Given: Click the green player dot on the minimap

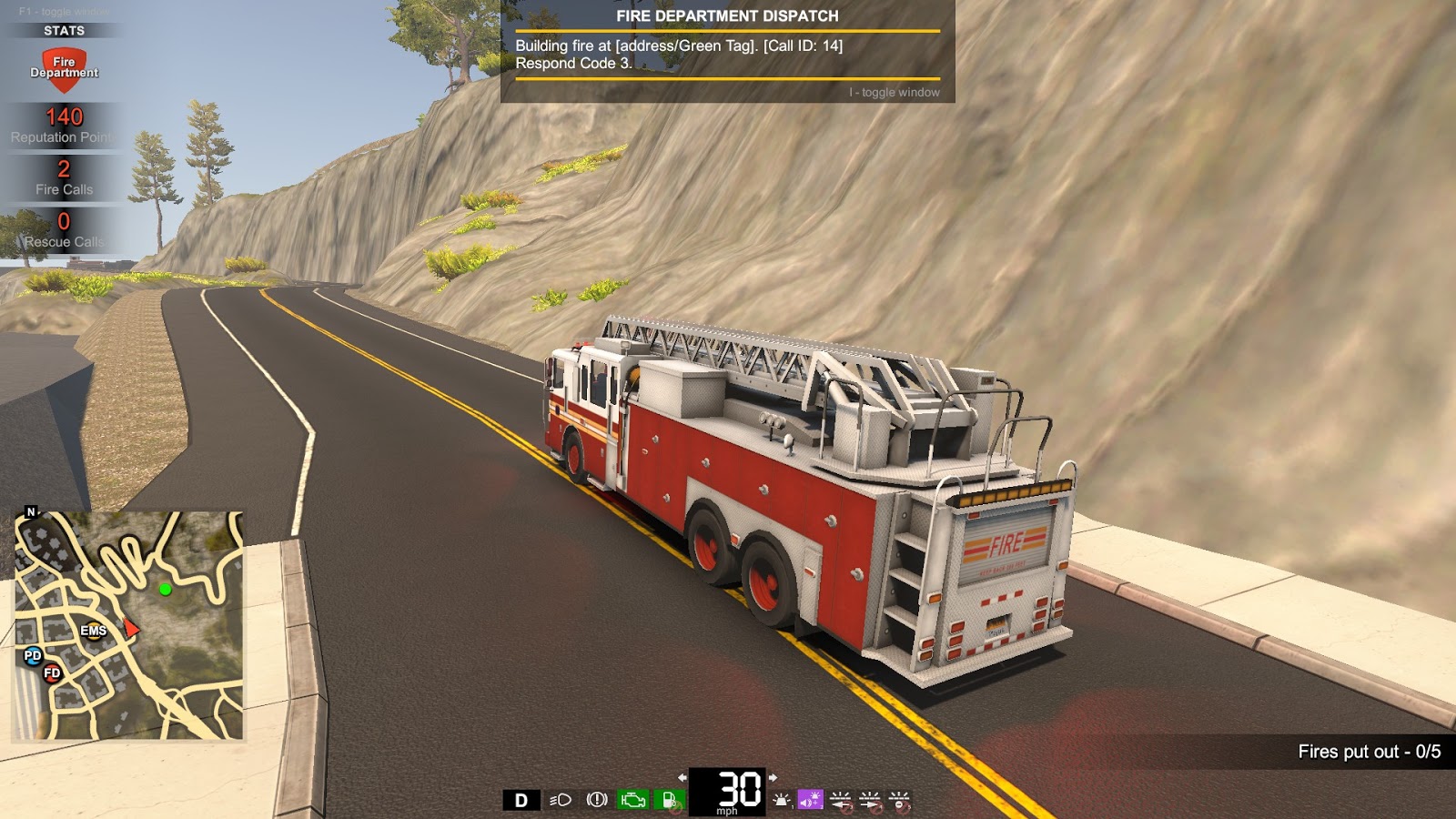Looking at the screenshot, I should [x=165, y=592].
